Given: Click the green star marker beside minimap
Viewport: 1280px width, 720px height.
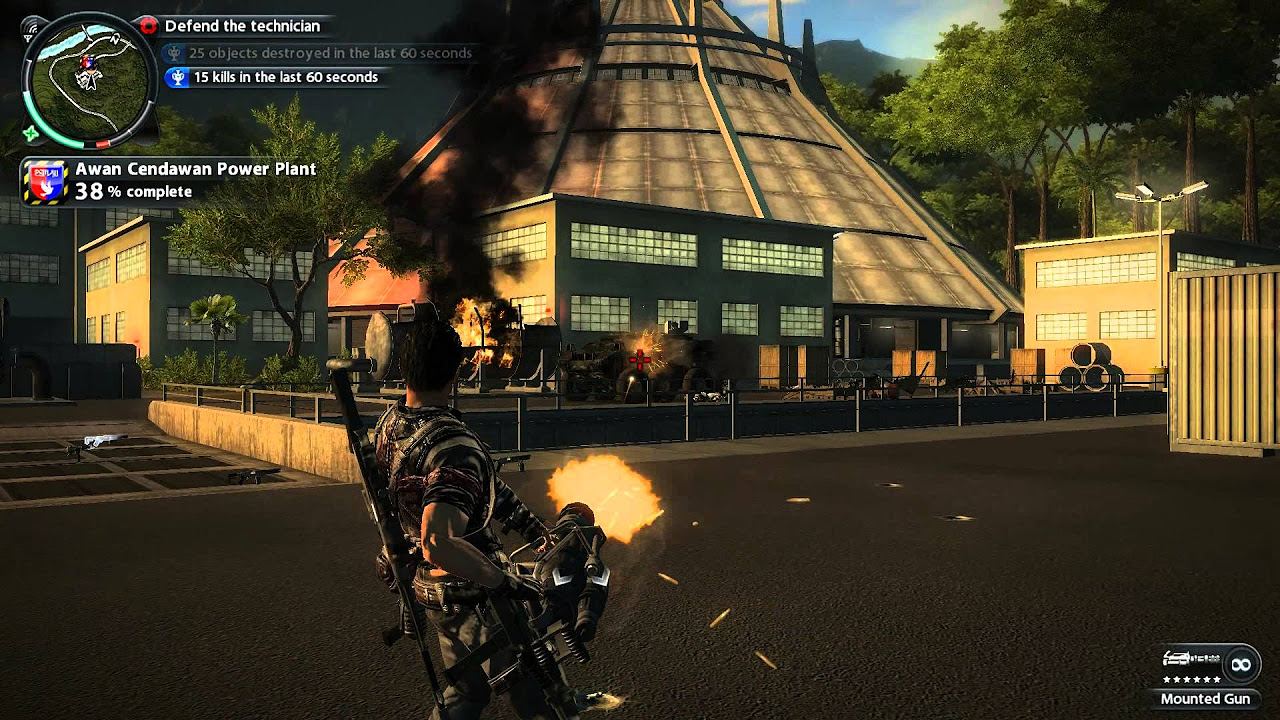Looking at the screenshot, I should coord(31,134).
